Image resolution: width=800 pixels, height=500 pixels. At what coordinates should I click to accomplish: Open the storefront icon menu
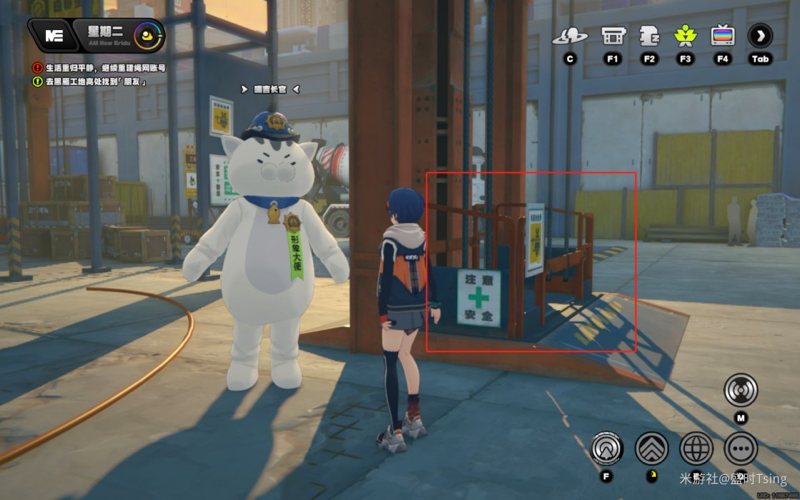613,37
